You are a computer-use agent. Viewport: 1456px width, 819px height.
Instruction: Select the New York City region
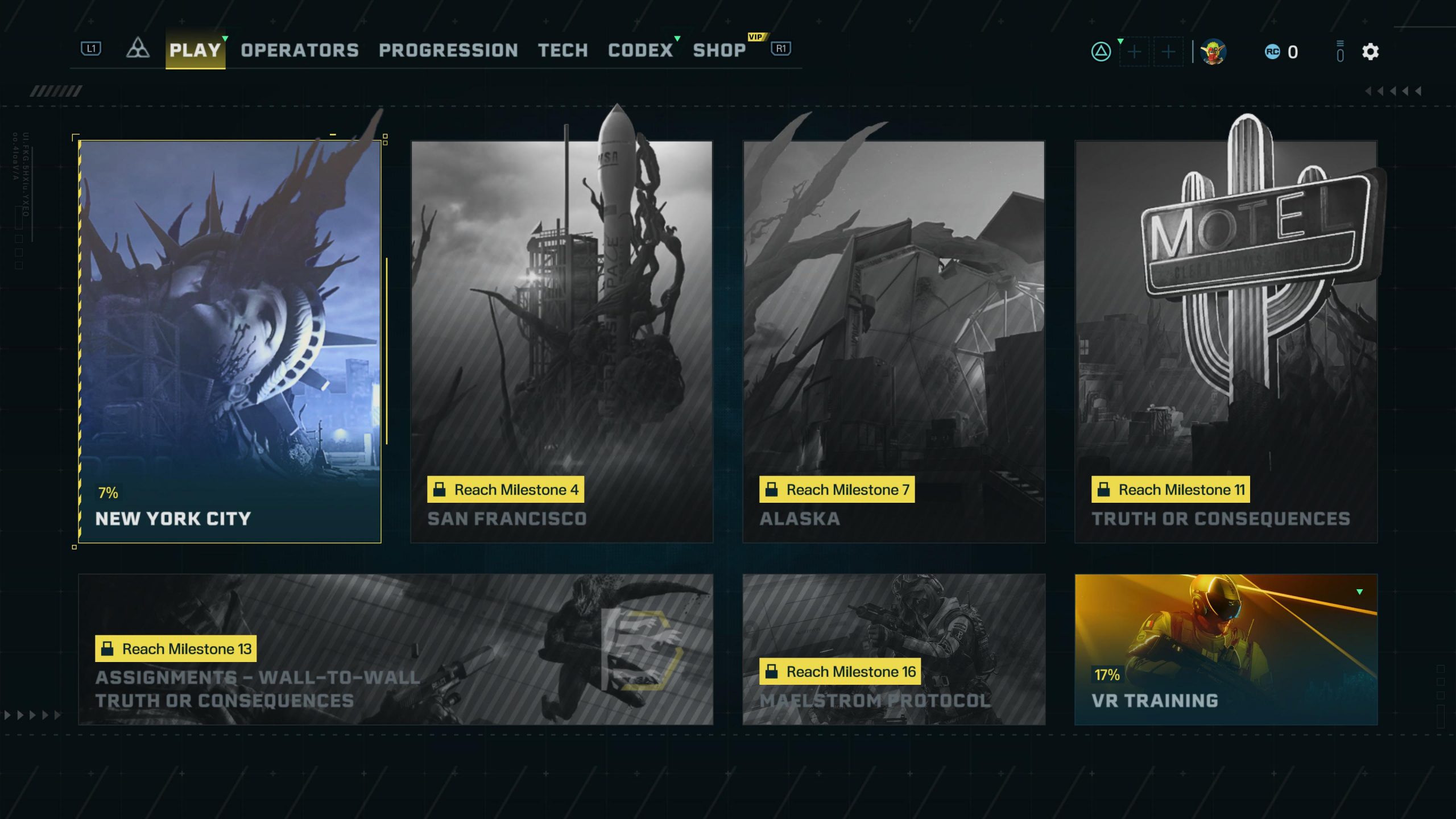point(230,341)
